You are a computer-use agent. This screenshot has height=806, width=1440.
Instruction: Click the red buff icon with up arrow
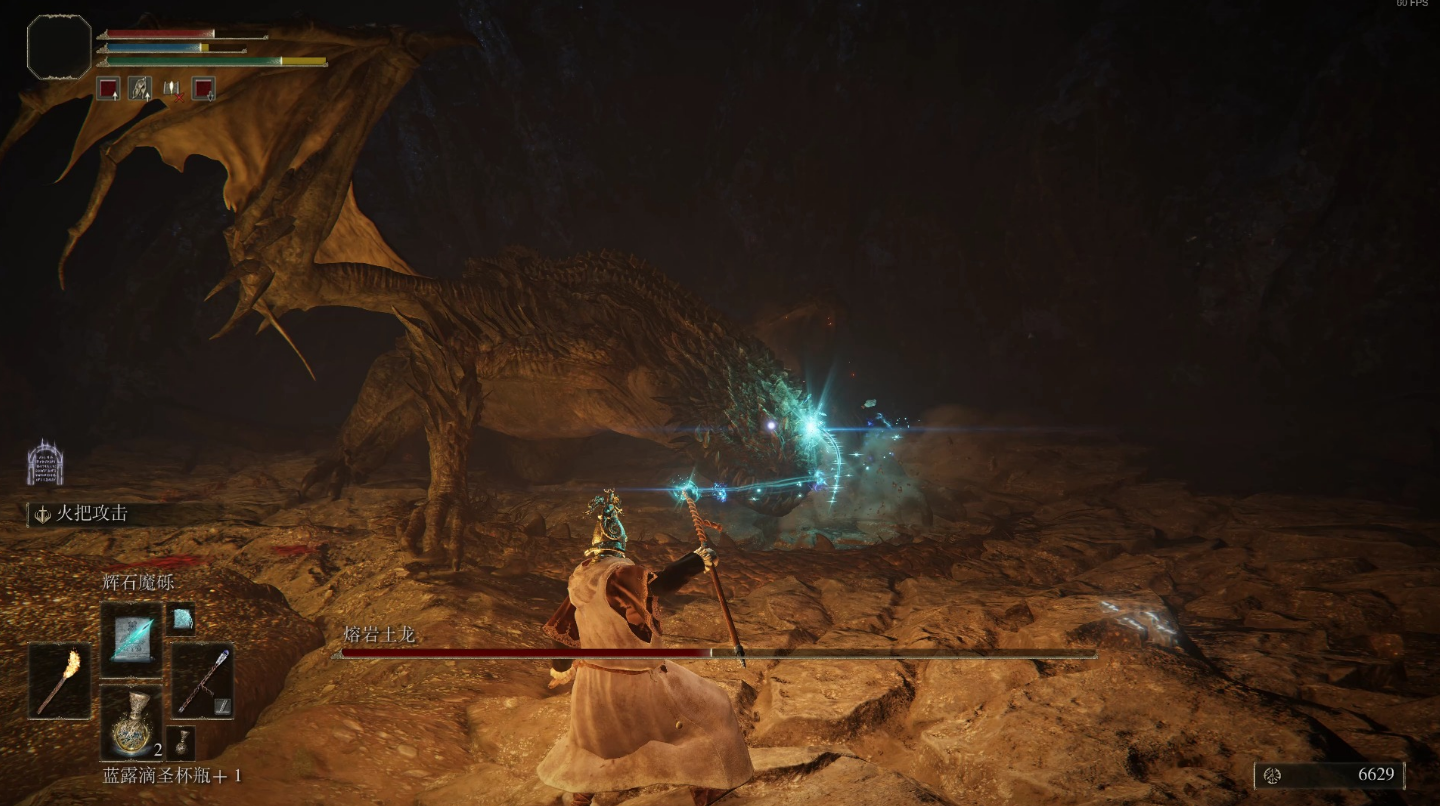pyautogui.click(x=108, y=88)
